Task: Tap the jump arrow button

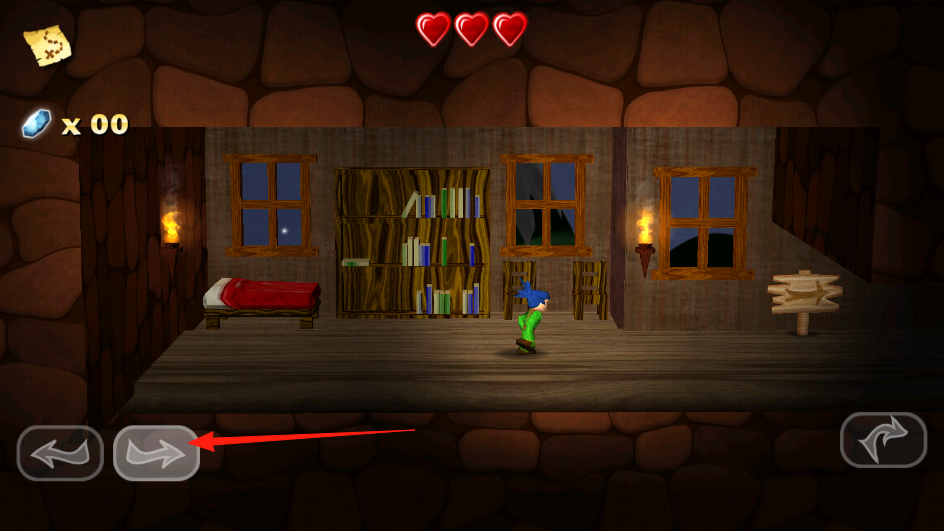Action: 883,440
